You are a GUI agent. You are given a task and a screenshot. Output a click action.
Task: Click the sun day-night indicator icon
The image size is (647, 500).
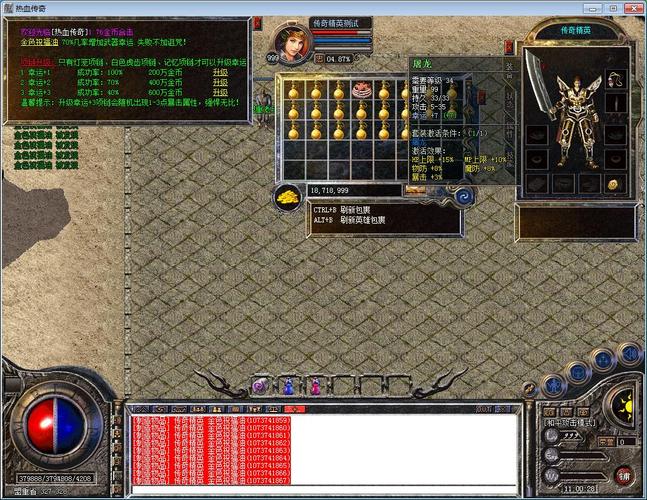pos(626,406)
